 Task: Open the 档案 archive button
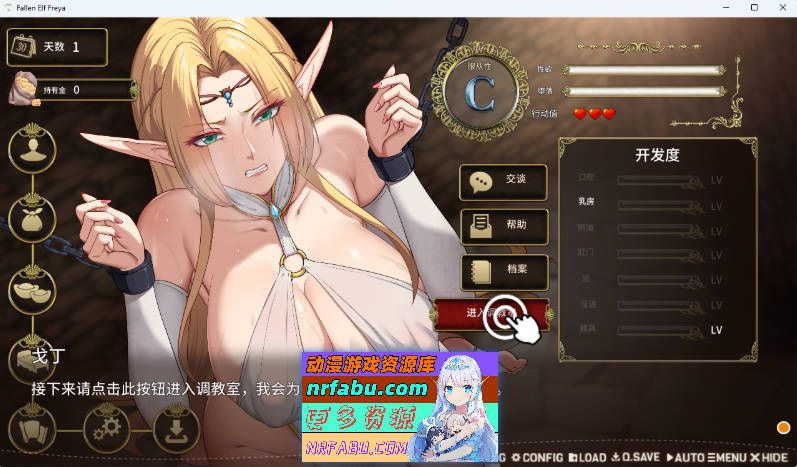point(503,271)
